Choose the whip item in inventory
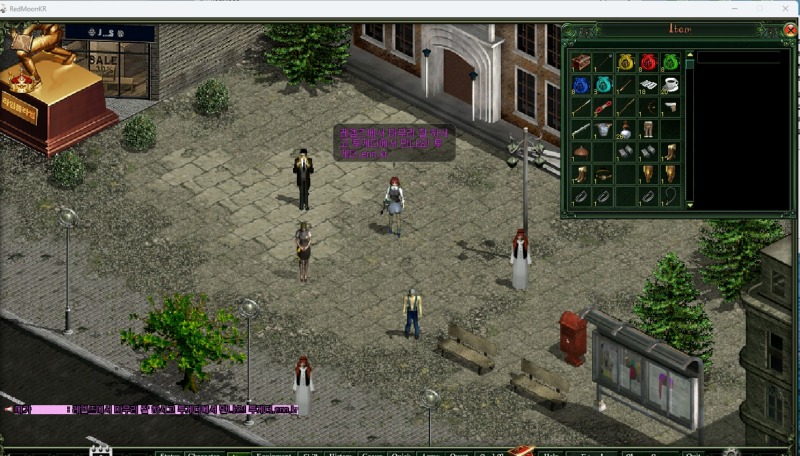This screenshot has width=800, height=456. coord(670,197)
